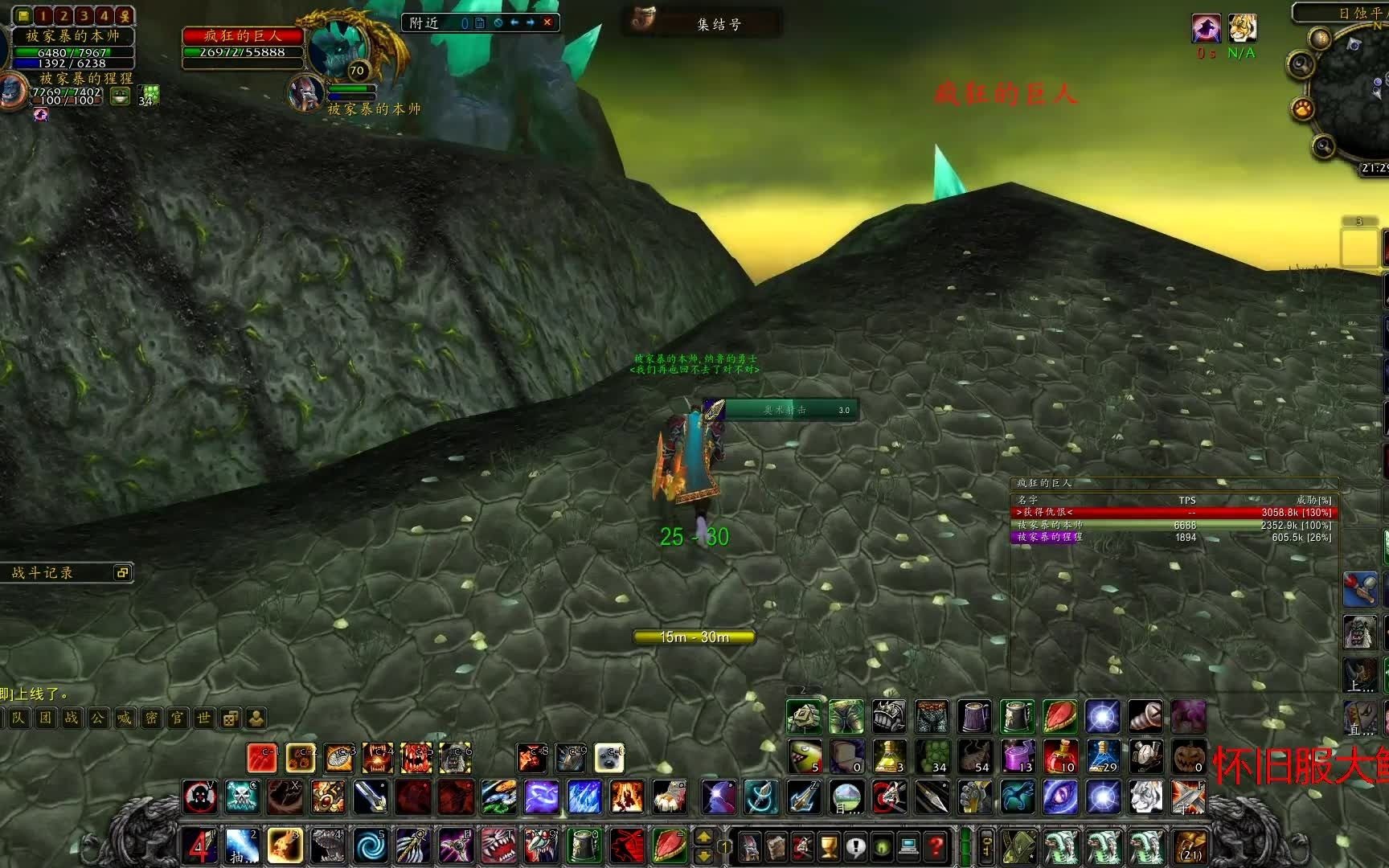The image size is (1389, 868).
Task: Page the action bar up with arrow
Action: pos(703,837)
